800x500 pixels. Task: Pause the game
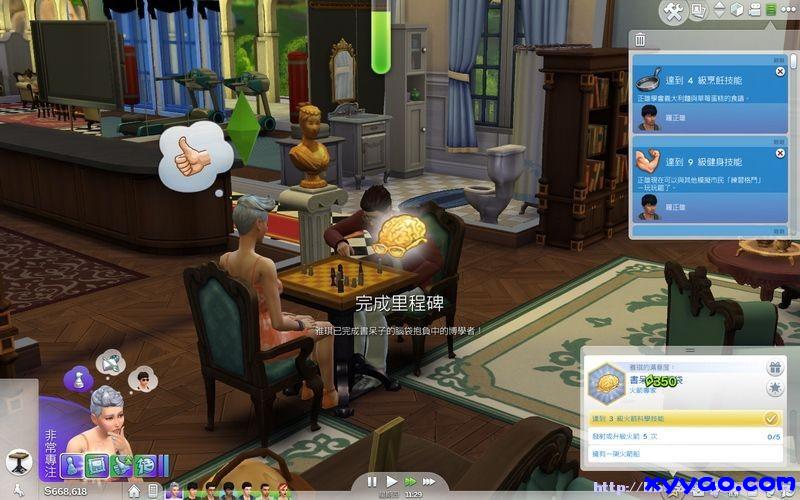(x=372, y=481)
